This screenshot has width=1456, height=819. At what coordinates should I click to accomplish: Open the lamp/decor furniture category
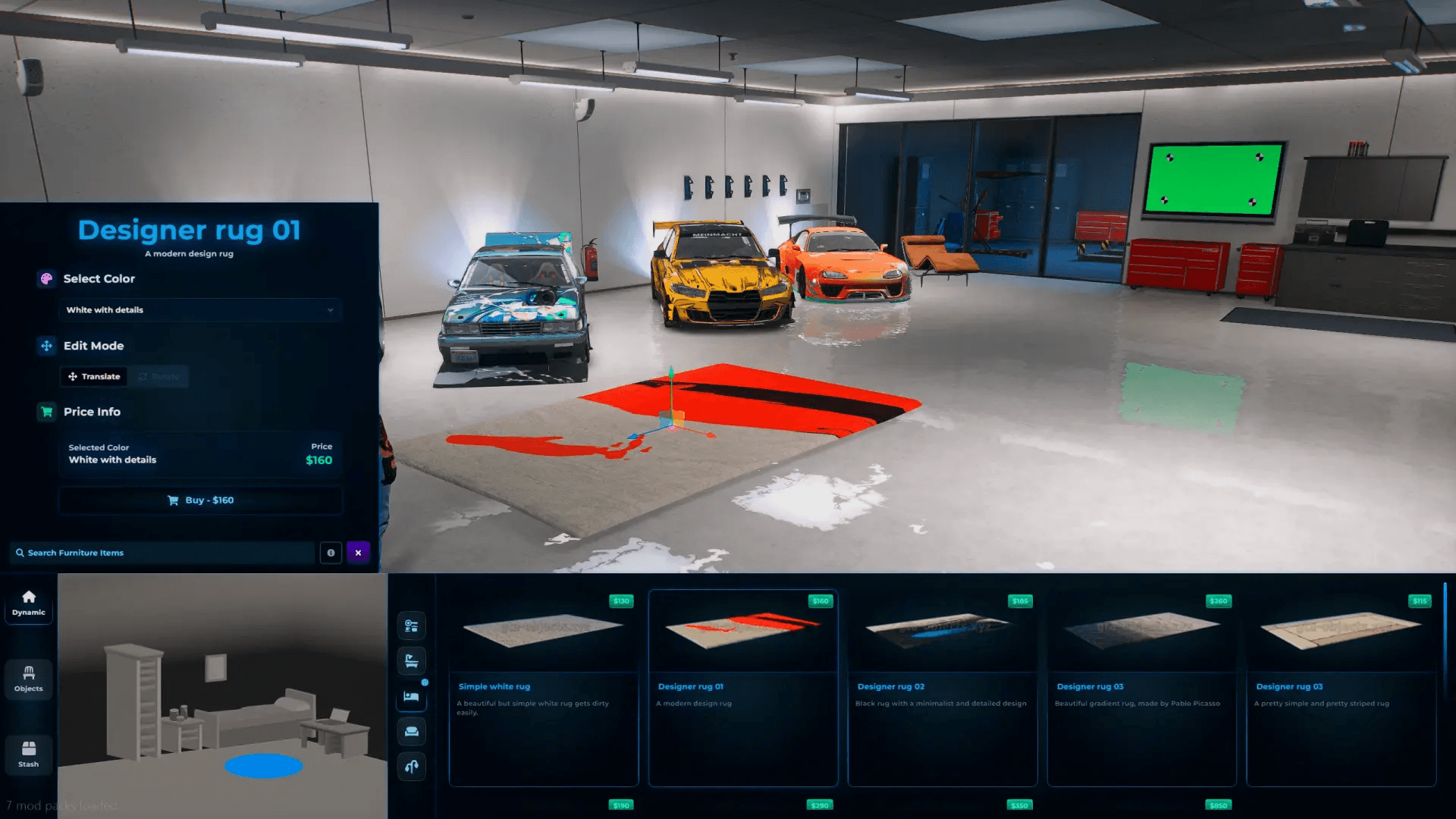click(x=412, y=767)
